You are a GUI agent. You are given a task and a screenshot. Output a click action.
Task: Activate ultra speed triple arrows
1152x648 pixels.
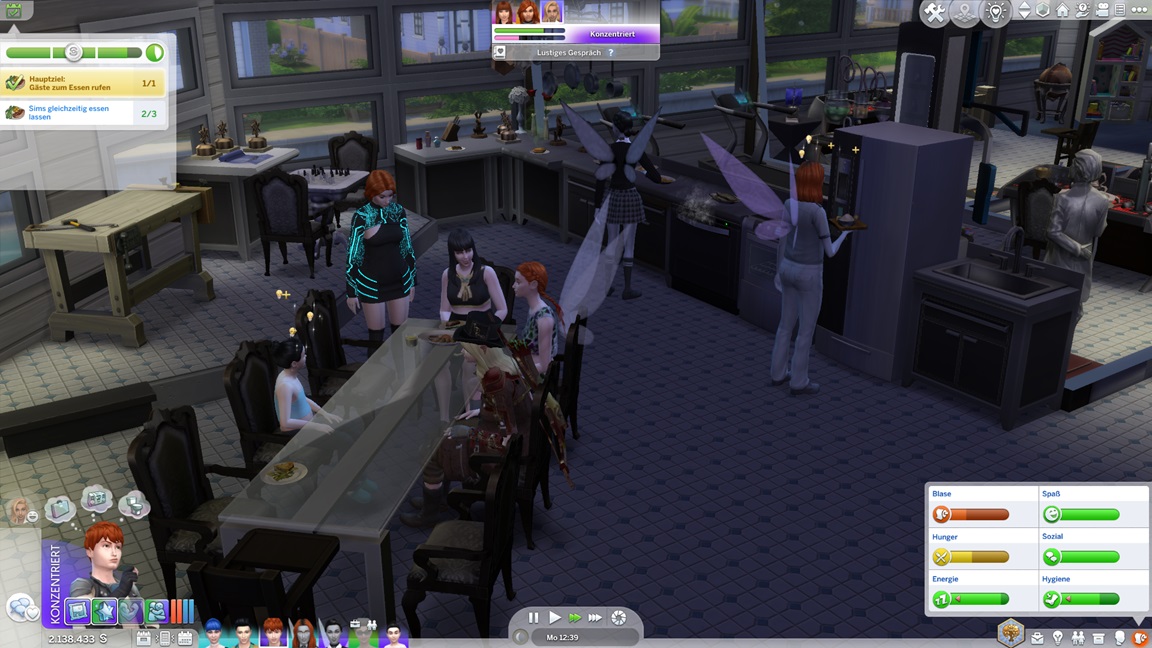coord(595,618)
